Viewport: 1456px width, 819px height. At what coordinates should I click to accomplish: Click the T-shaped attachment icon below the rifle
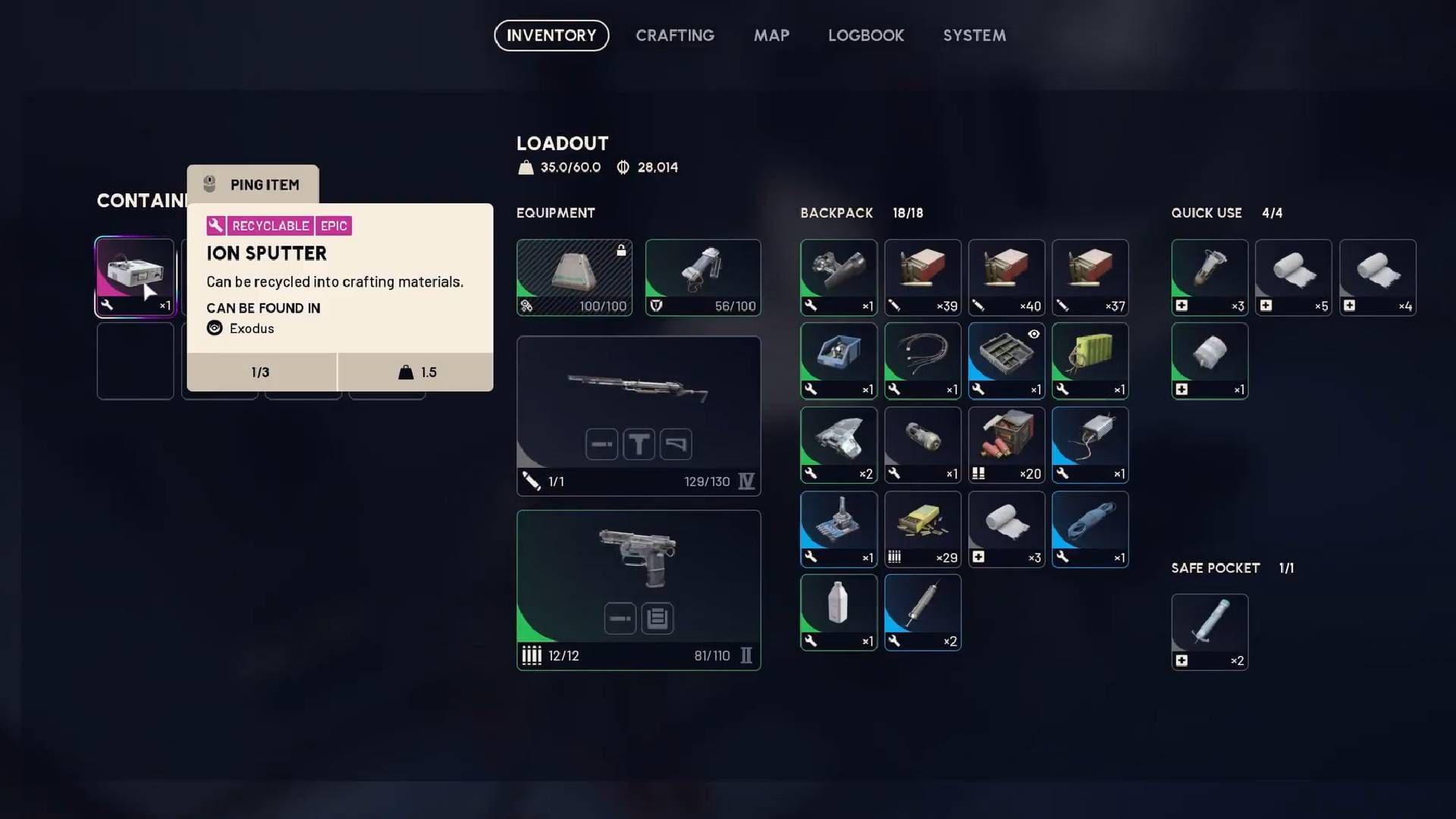[x=639, y=444]
